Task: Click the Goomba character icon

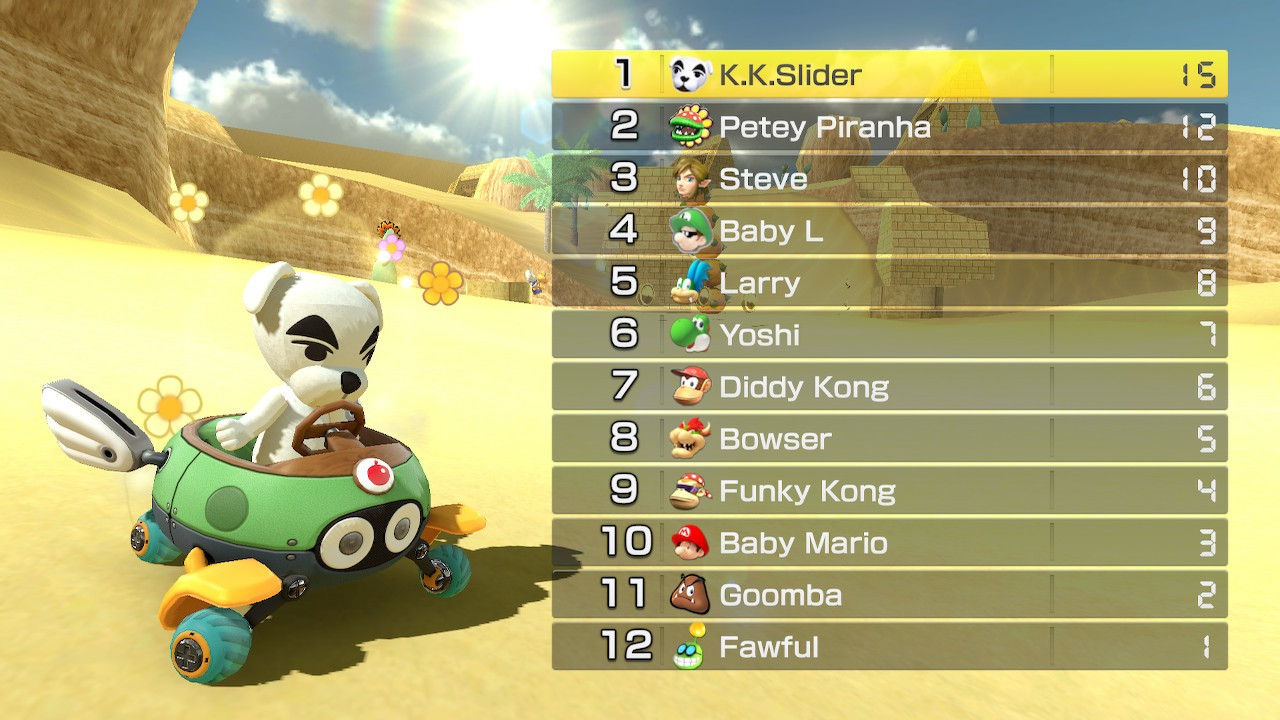Action: pyautogui.click(x=692, y=594)
